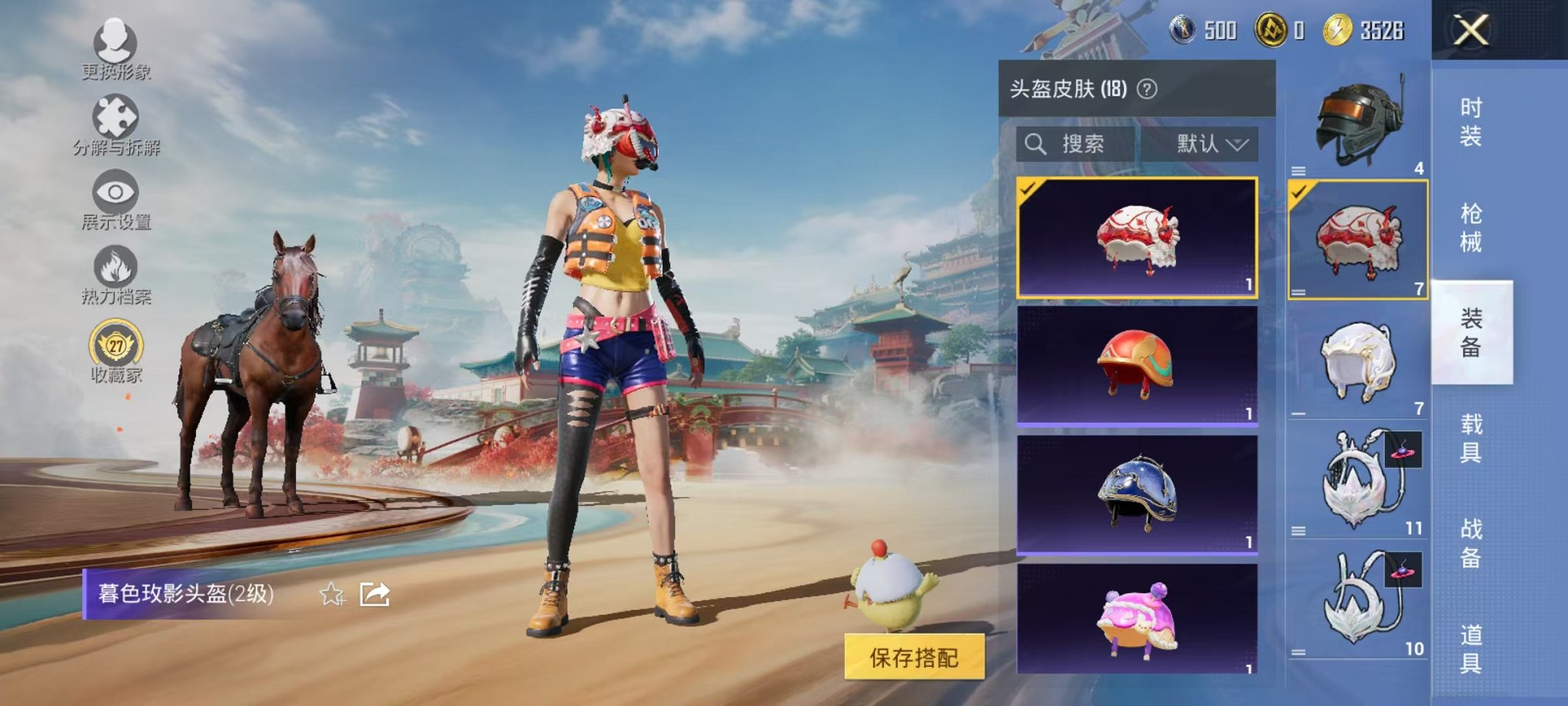Open the 更换形象 character appearance icon

tap(114, 44)
